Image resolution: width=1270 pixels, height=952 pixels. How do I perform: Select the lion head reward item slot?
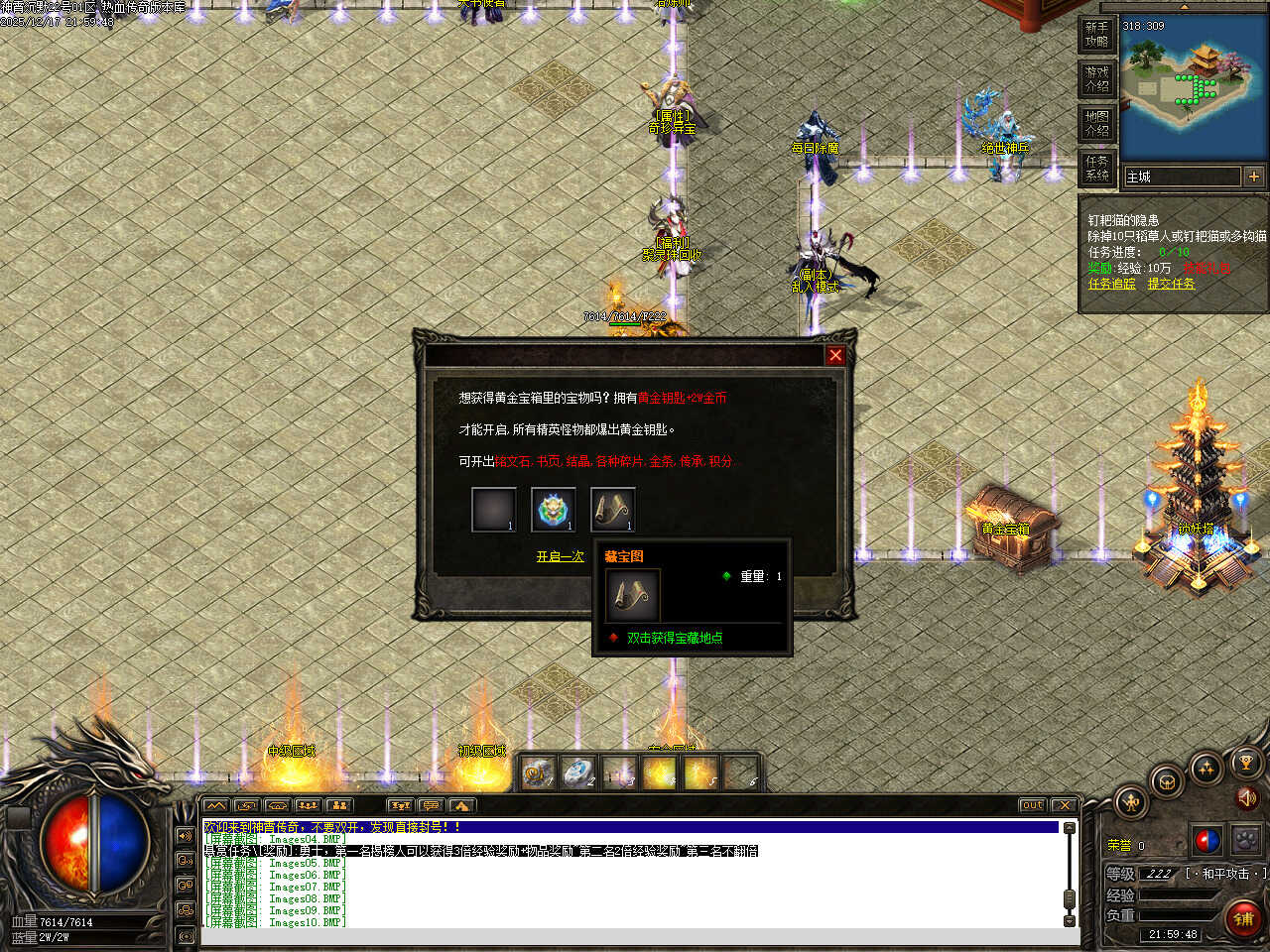[x=553, y=510]
